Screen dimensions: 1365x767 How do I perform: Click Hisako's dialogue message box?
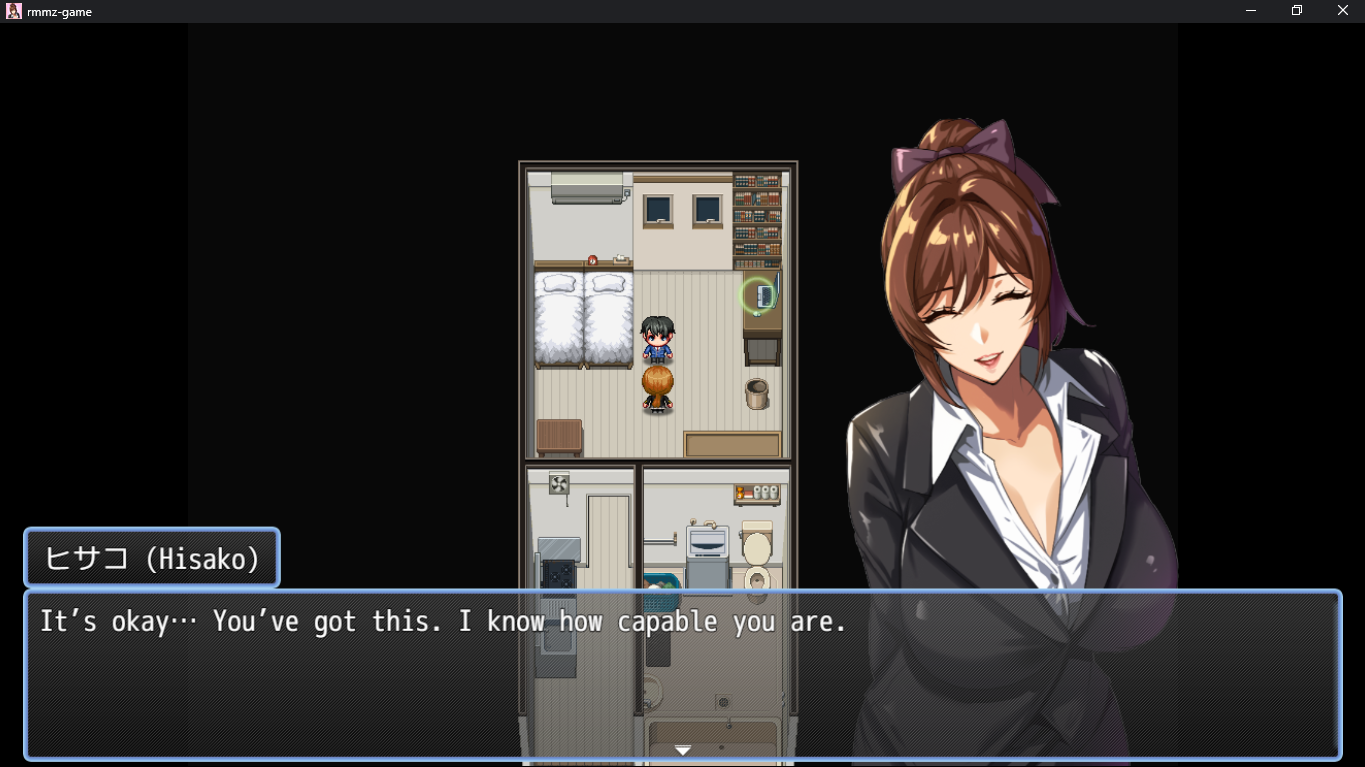[682, 675]
